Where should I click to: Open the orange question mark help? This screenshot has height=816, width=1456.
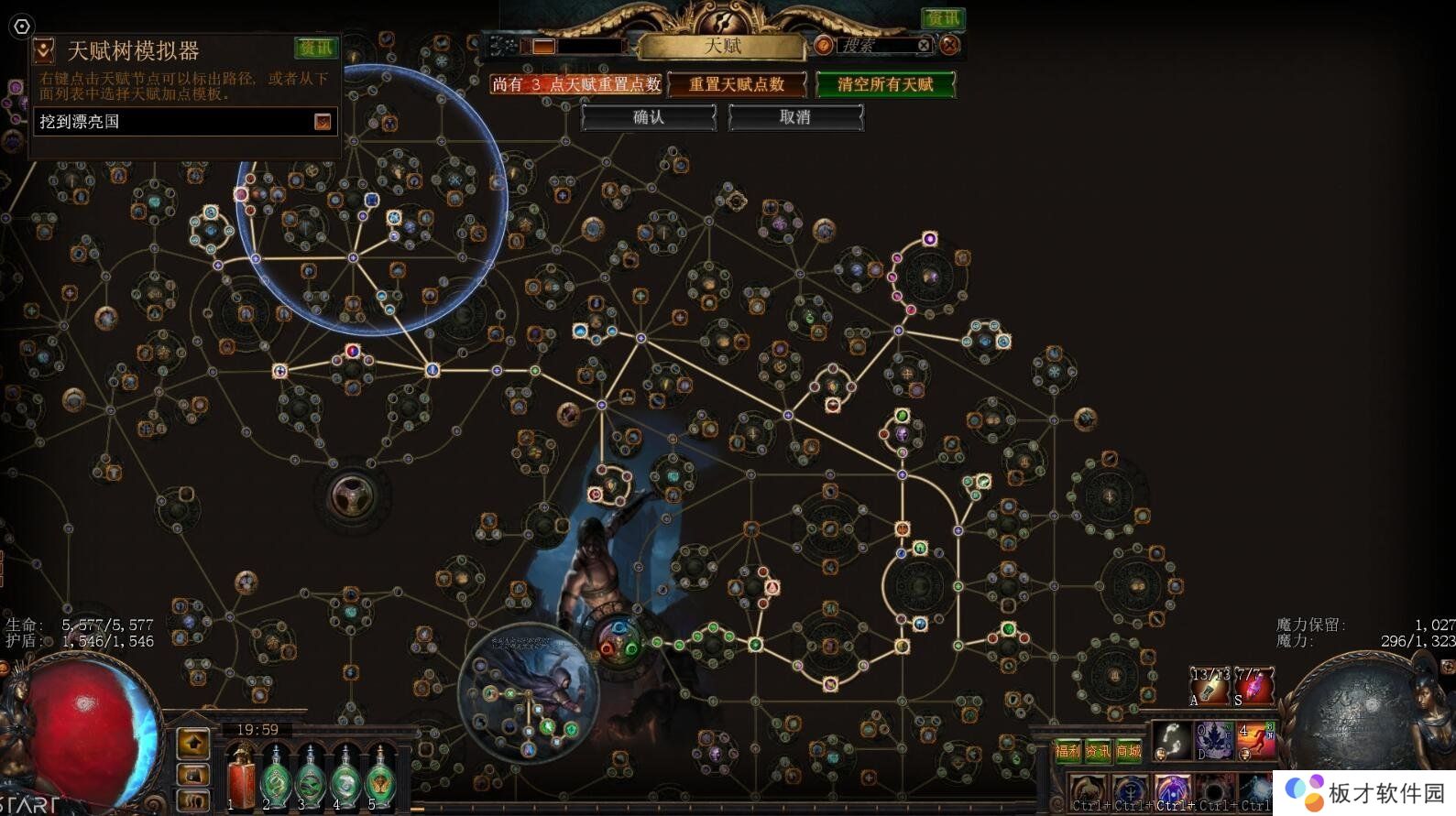coord(823,45)
